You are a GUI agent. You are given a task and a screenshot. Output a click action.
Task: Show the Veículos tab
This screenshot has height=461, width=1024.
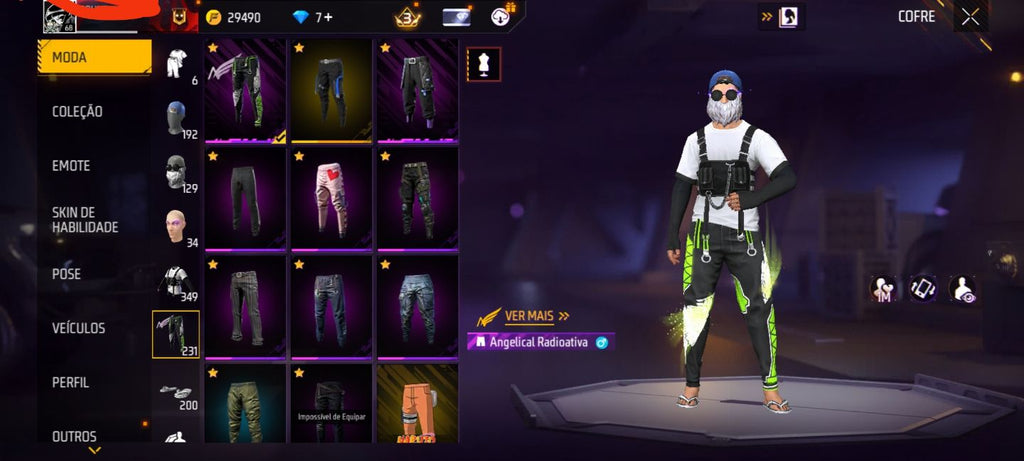click(79, 328)
